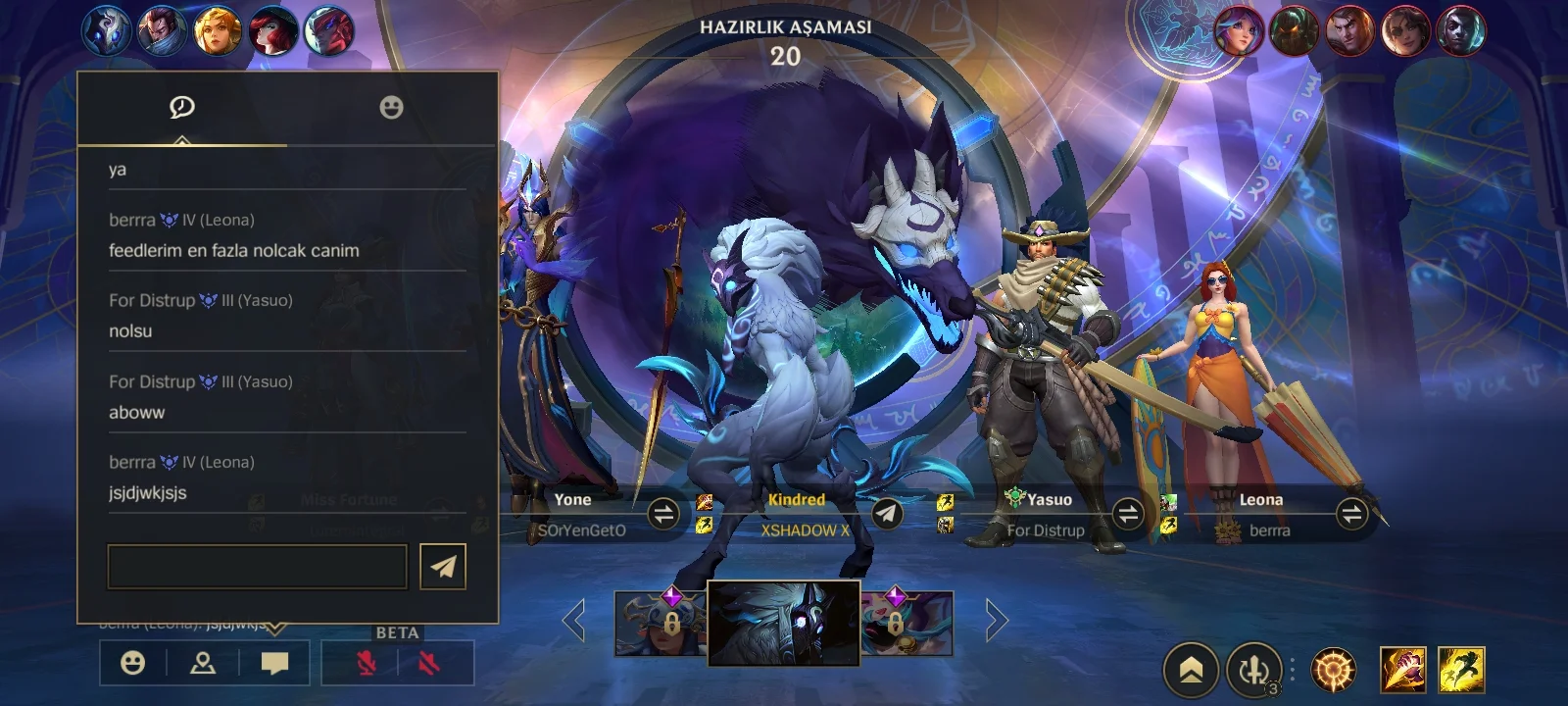Change the glowing keystone rune
The image size is (1568, 706).
click(1334, 671)
